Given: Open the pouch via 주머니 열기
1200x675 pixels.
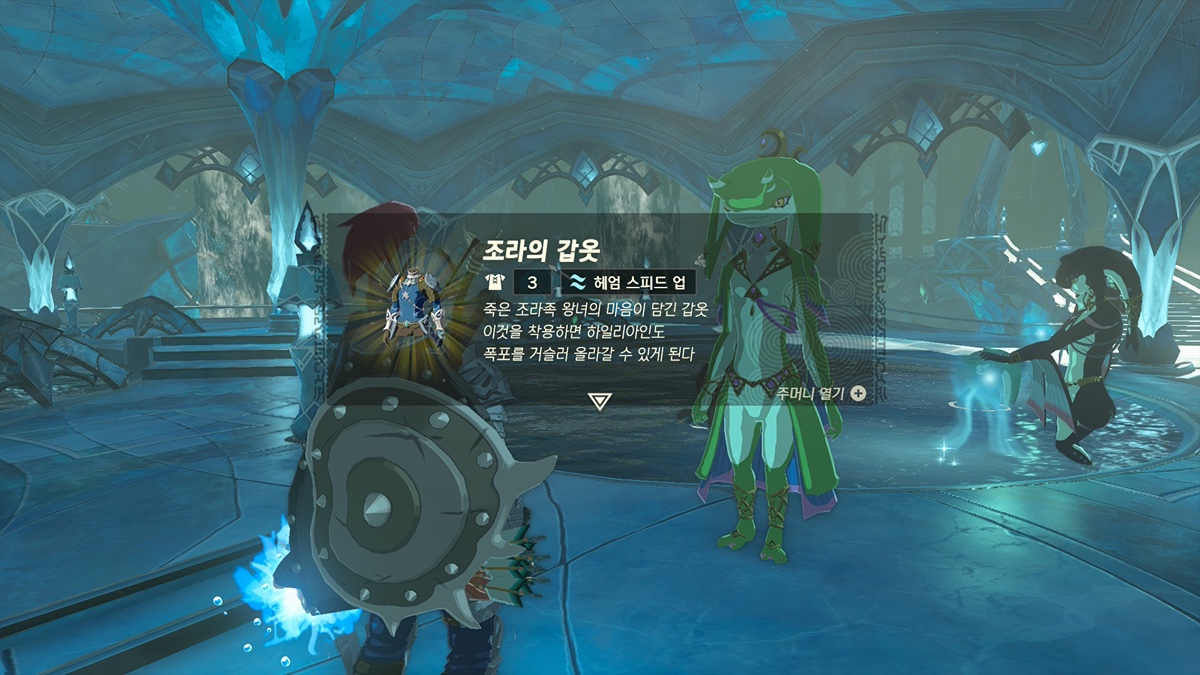Looking at the screenshot, I should click(820, 393).
